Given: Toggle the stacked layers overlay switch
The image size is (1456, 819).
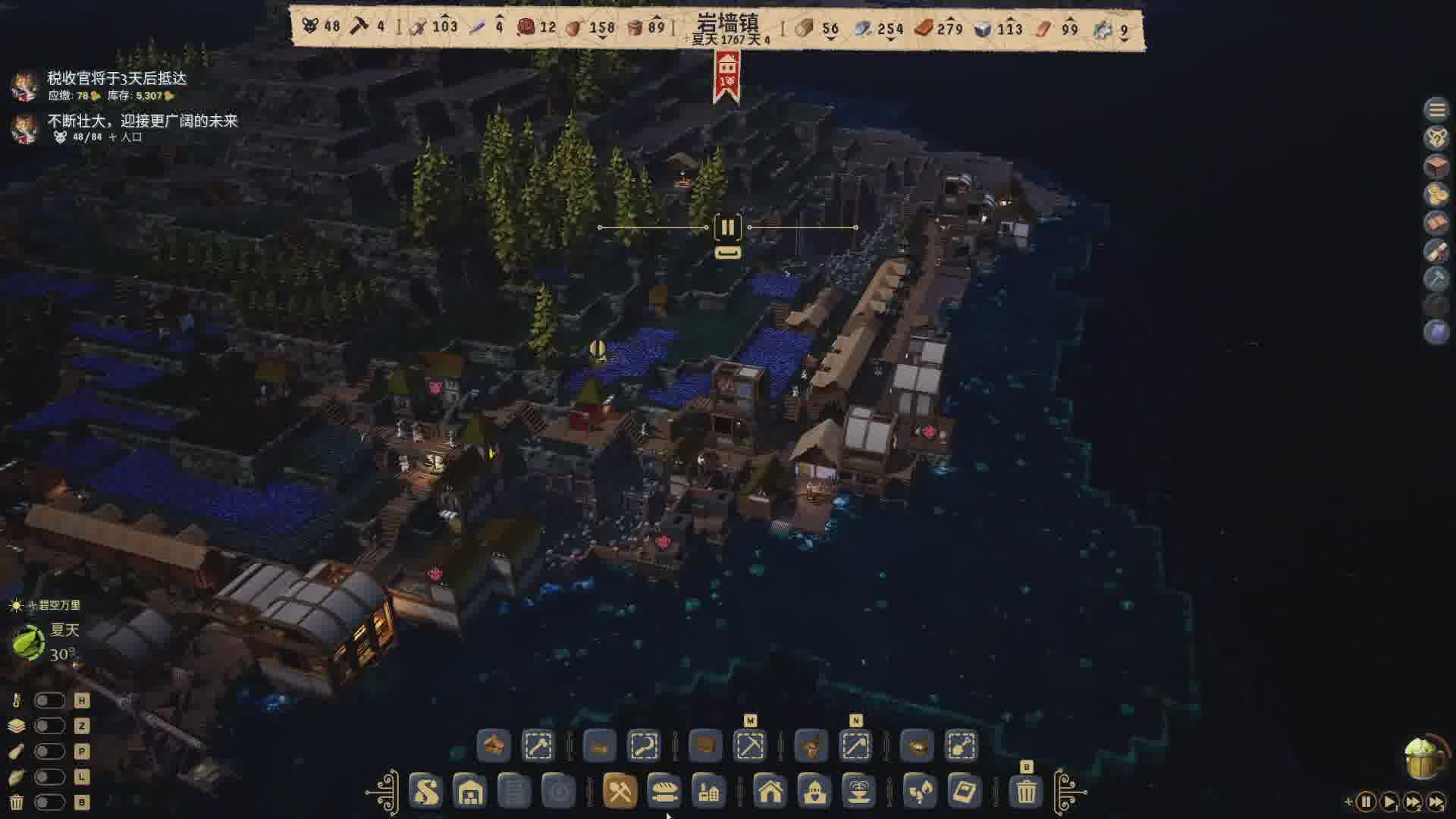Looking at the screenshot, I should (49, 726).
